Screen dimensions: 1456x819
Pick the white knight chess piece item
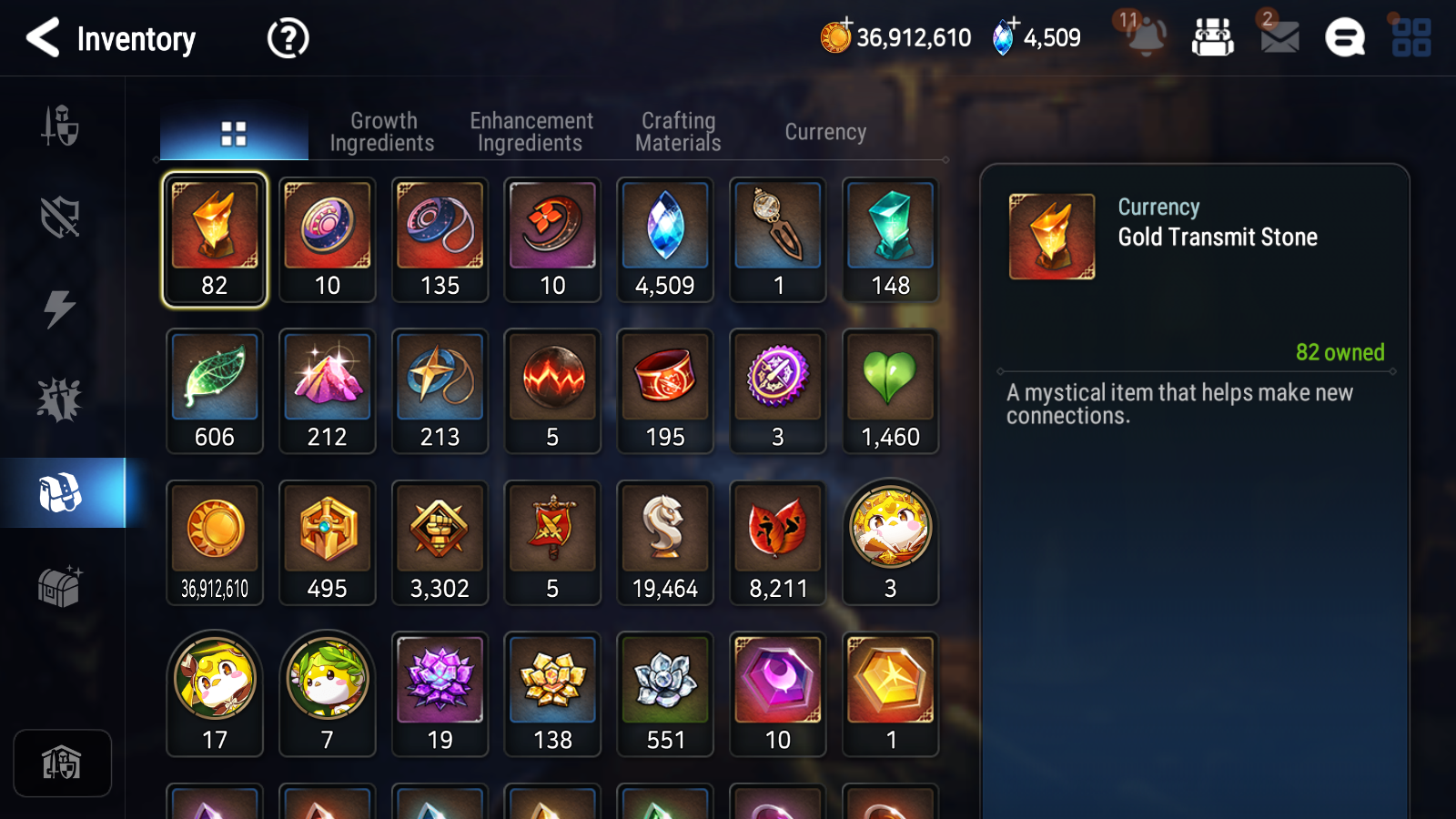click(665, 543)
